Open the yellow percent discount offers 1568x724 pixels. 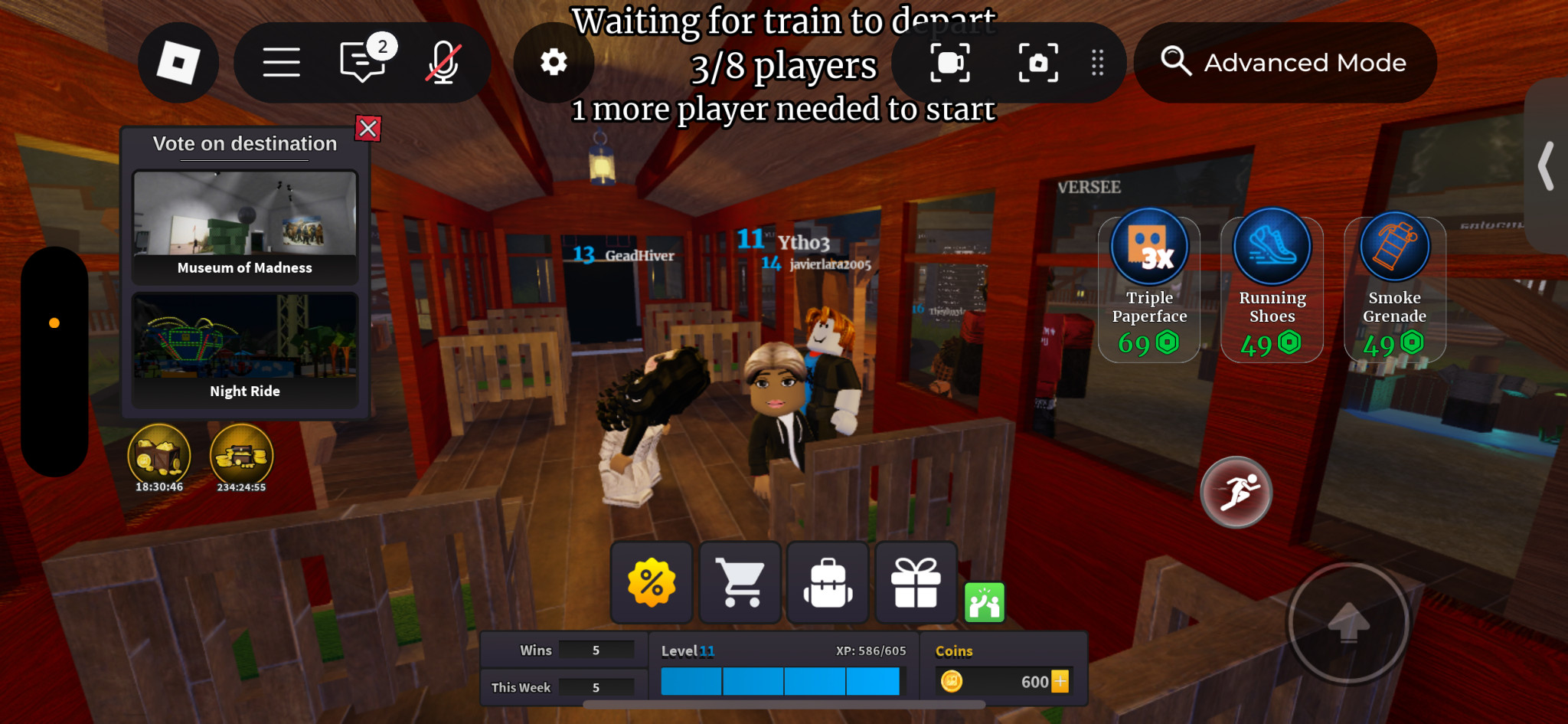click(652, 583)
